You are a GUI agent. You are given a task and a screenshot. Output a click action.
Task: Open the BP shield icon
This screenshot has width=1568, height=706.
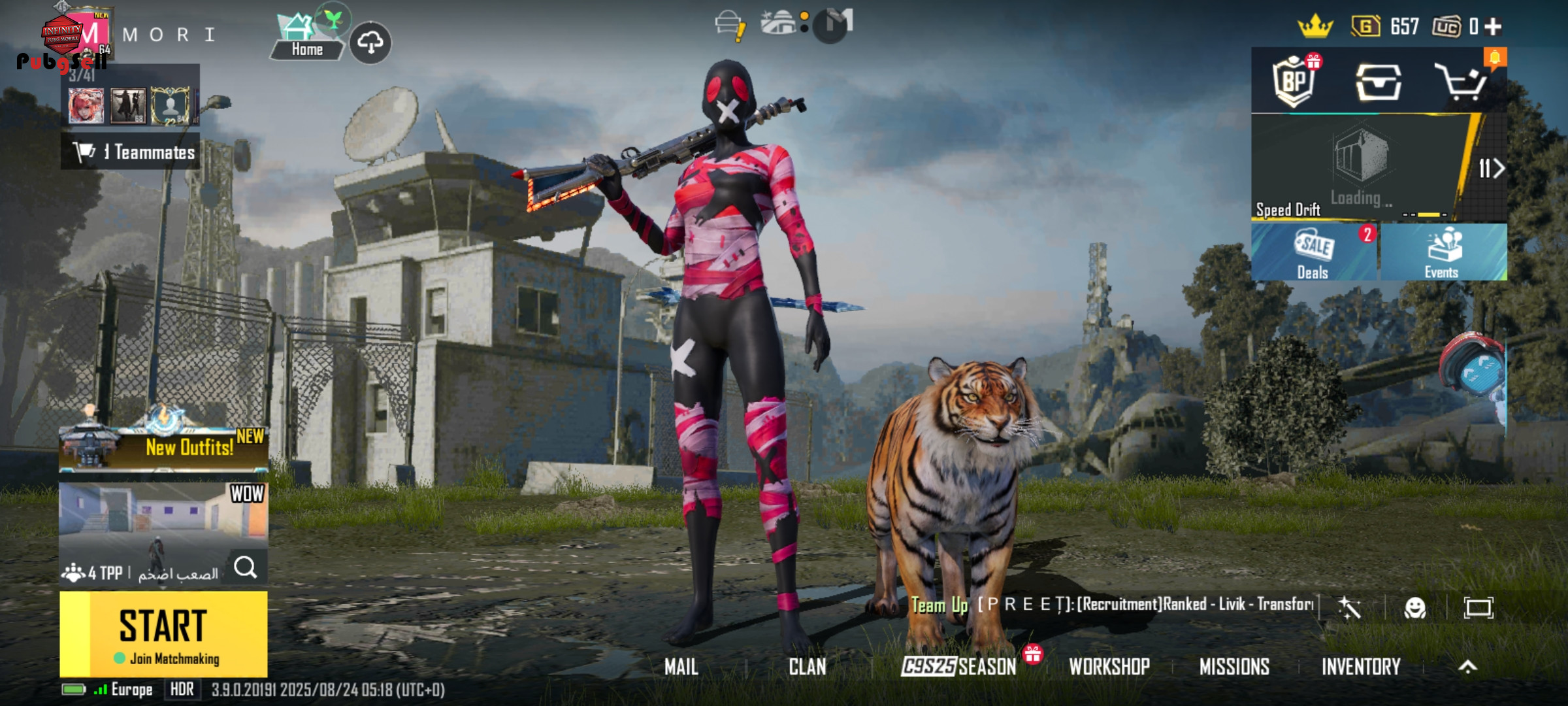click(1294, 81)
